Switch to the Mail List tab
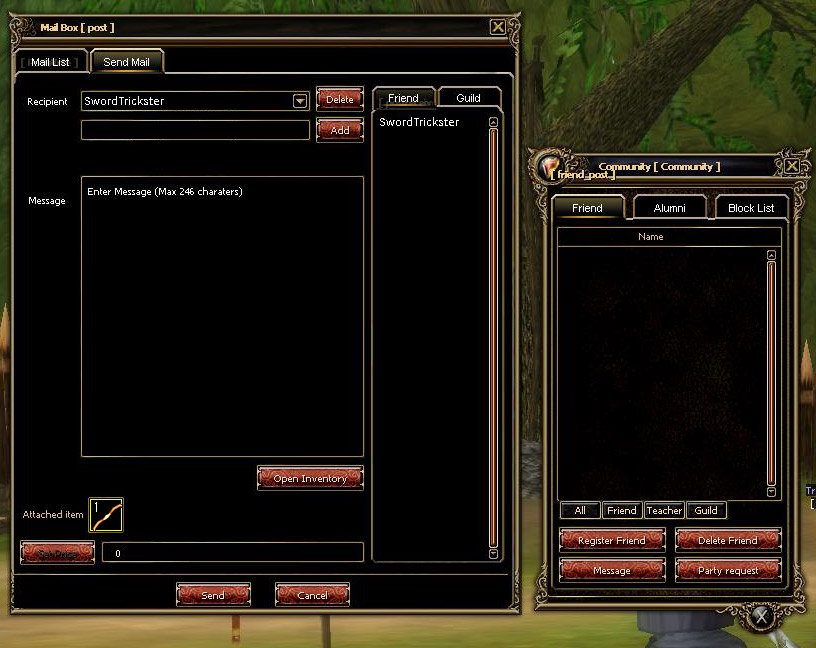 (50, 62)
